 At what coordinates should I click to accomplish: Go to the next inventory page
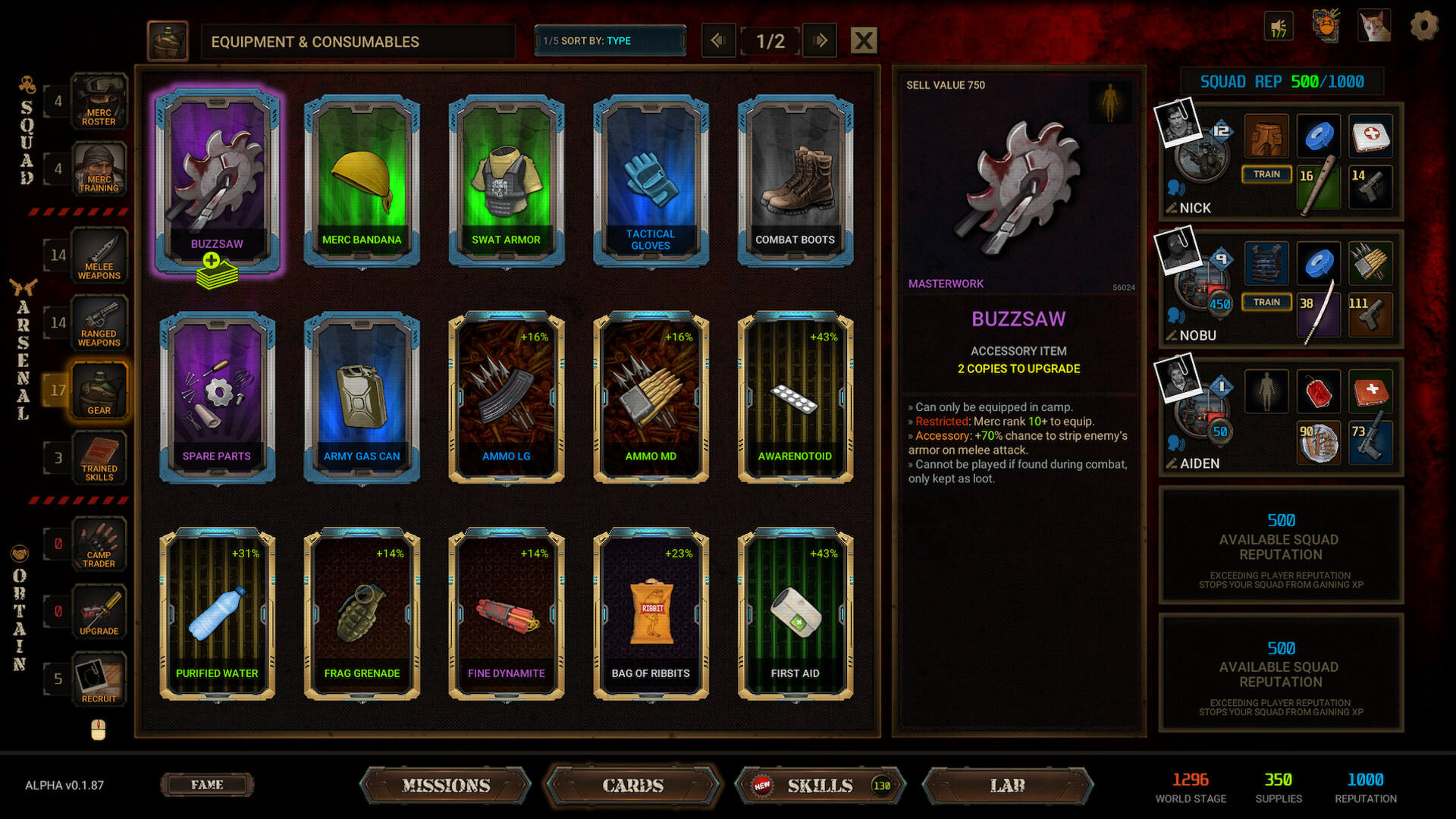click(x=820, y=41)
